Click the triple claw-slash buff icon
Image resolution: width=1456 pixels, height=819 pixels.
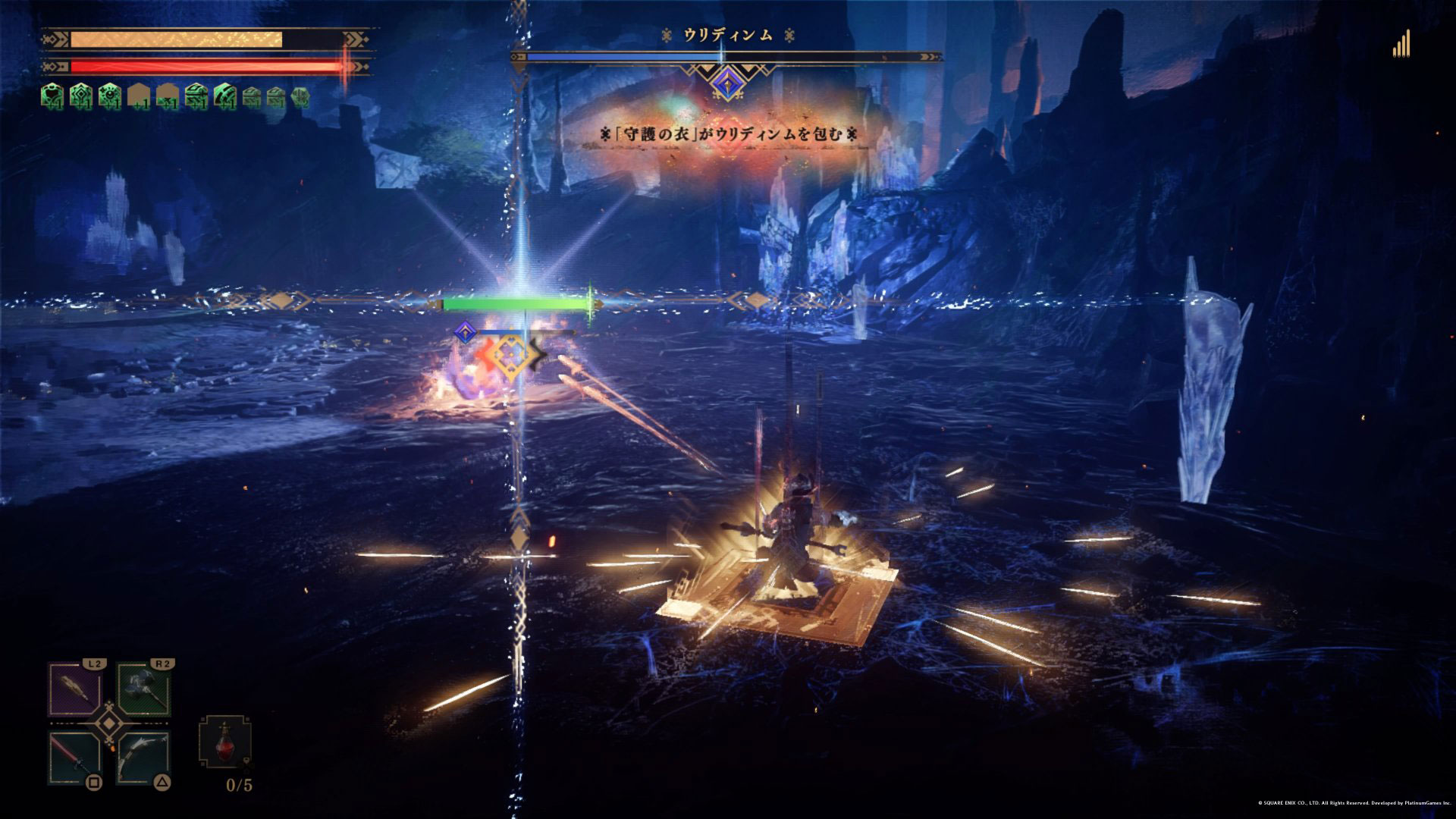pyautogui.click(x=226, y=96)
